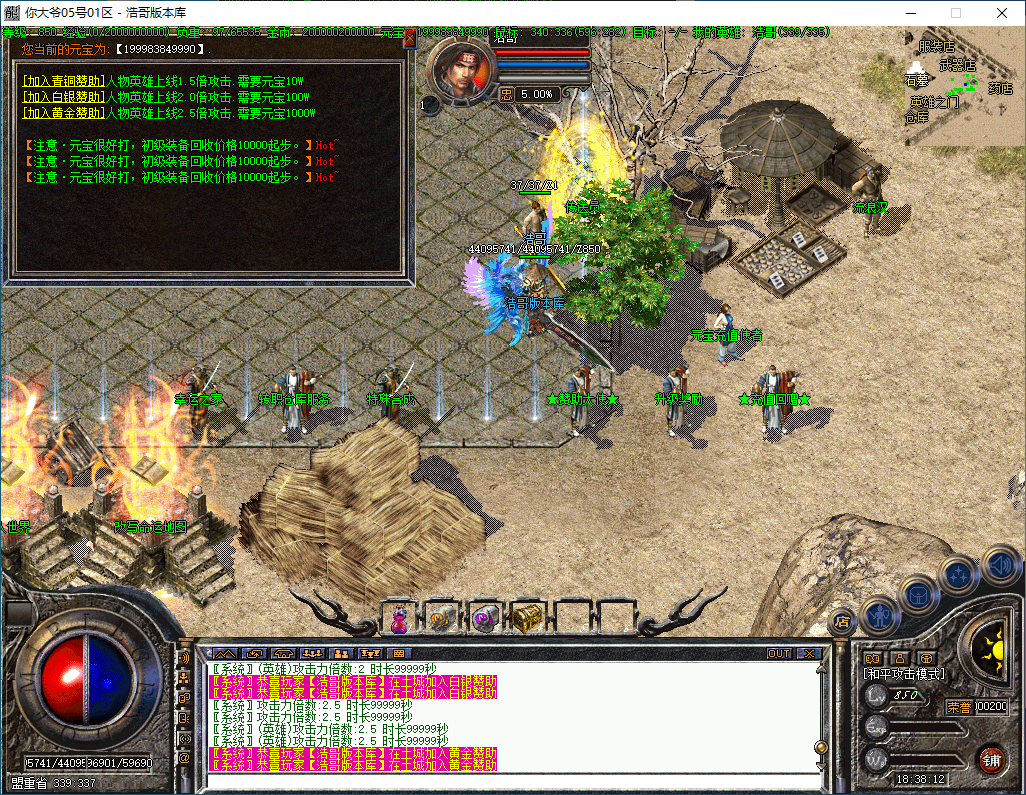The height and width of the screenshot is (795, 1026).
Task: Open the 店 shop button
Action: (842, 621)
